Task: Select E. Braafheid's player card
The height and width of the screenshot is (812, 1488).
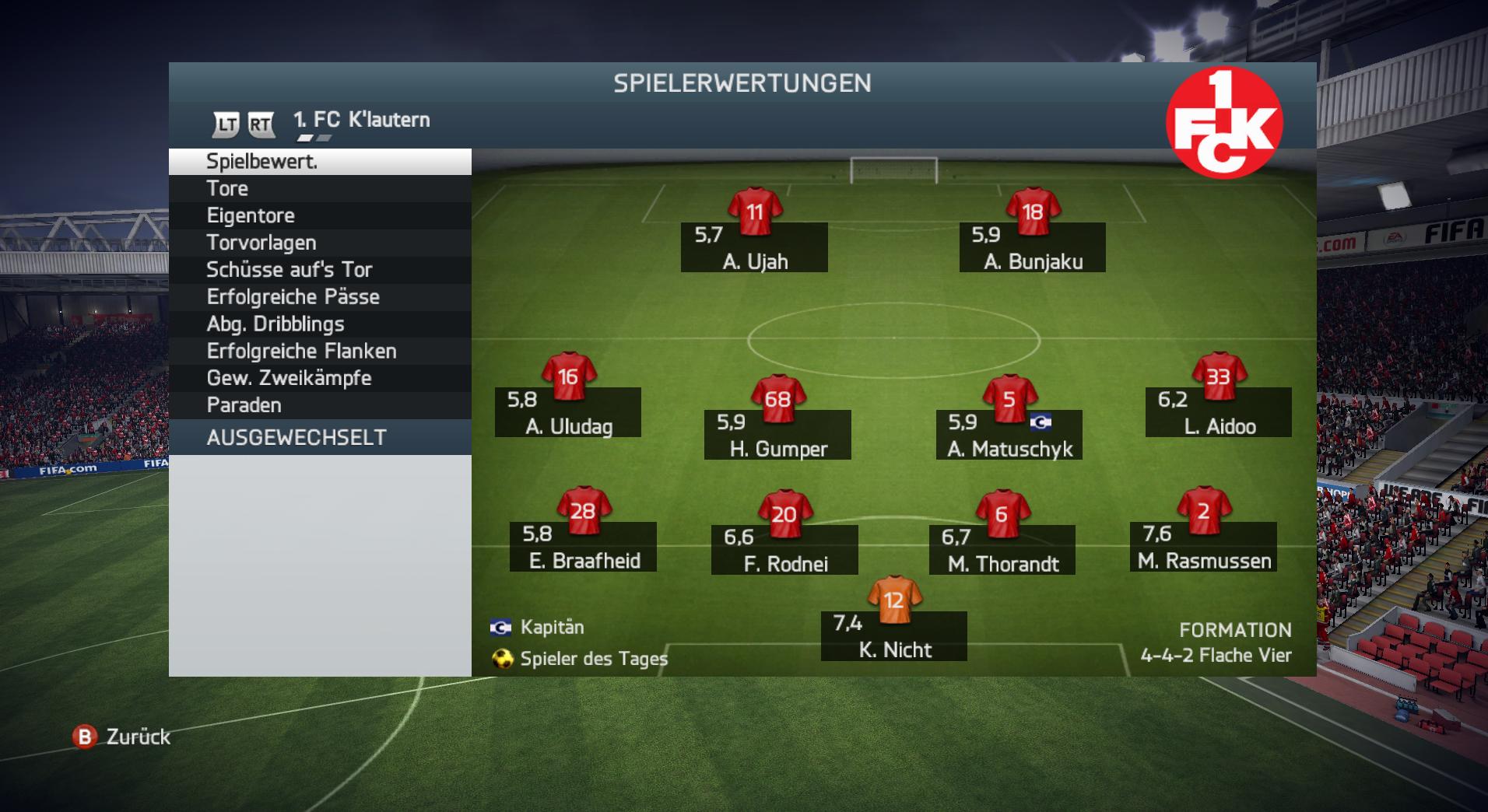Action: tap(583, 546)
